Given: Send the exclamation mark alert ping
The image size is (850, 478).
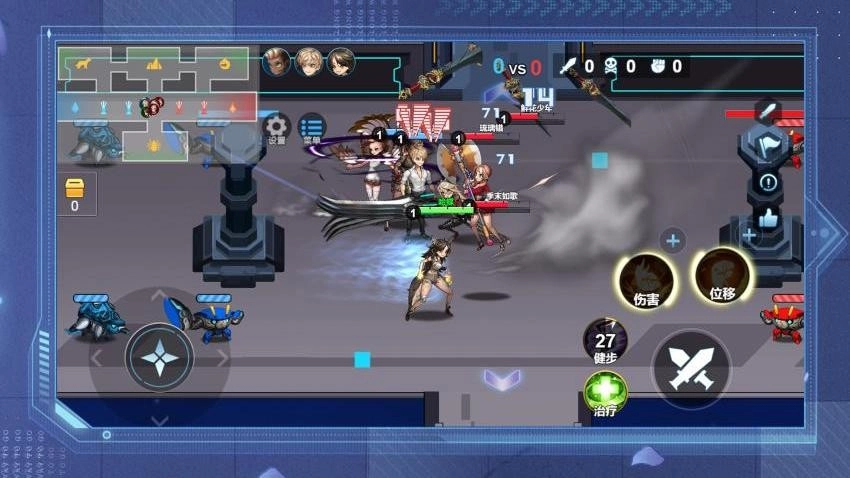Looking at the screenshot, I should (x=768, y=182).
